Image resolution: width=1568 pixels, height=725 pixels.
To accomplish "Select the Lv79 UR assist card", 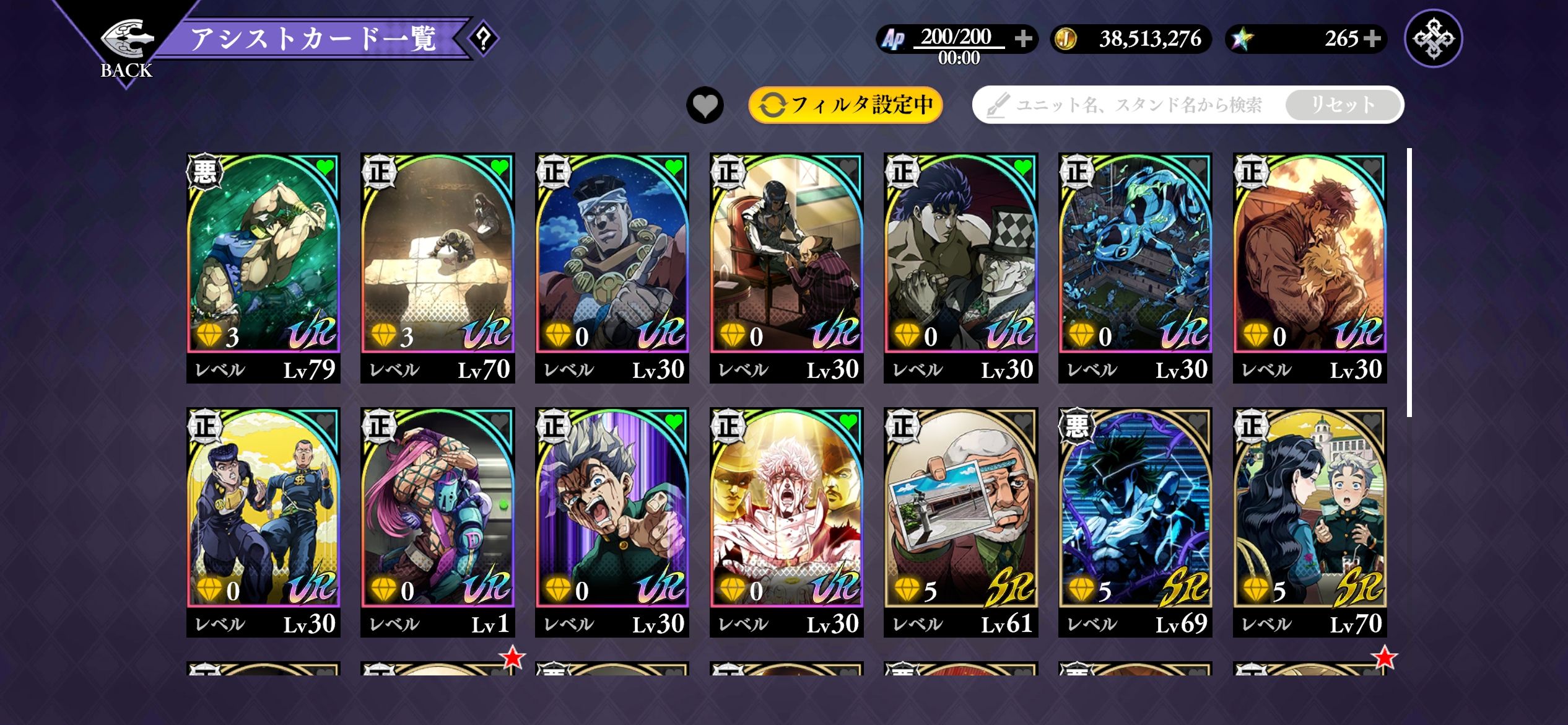I will pos(263,266).
